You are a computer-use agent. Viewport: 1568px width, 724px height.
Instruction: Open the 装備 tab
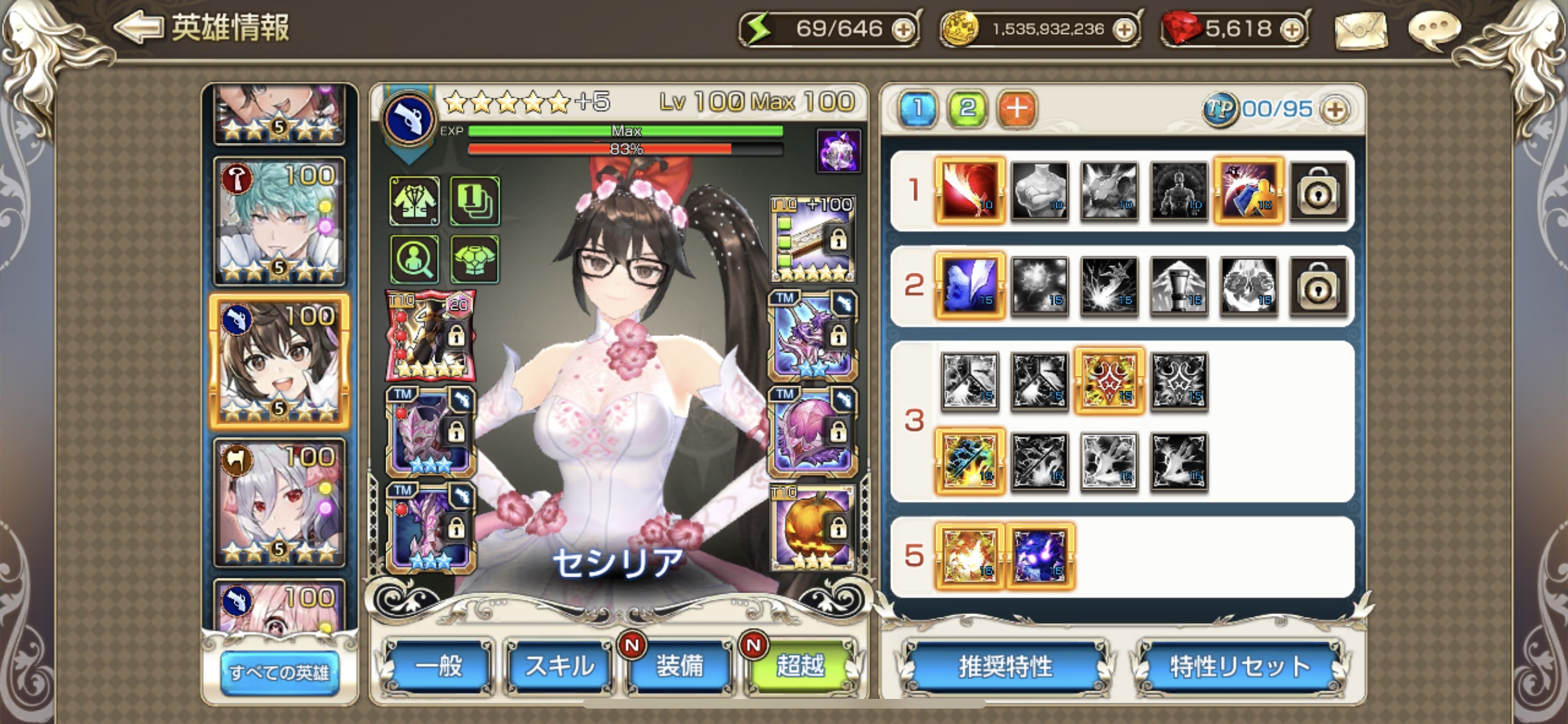coord(680,667)
